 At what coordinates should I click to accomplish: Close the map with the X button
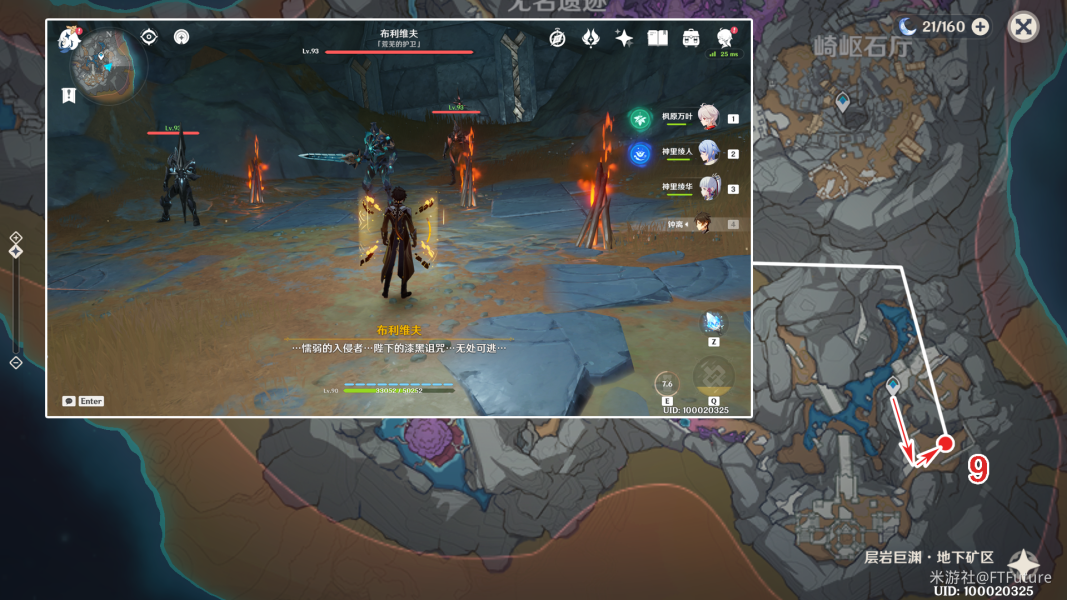click(x=1023, y=27)
